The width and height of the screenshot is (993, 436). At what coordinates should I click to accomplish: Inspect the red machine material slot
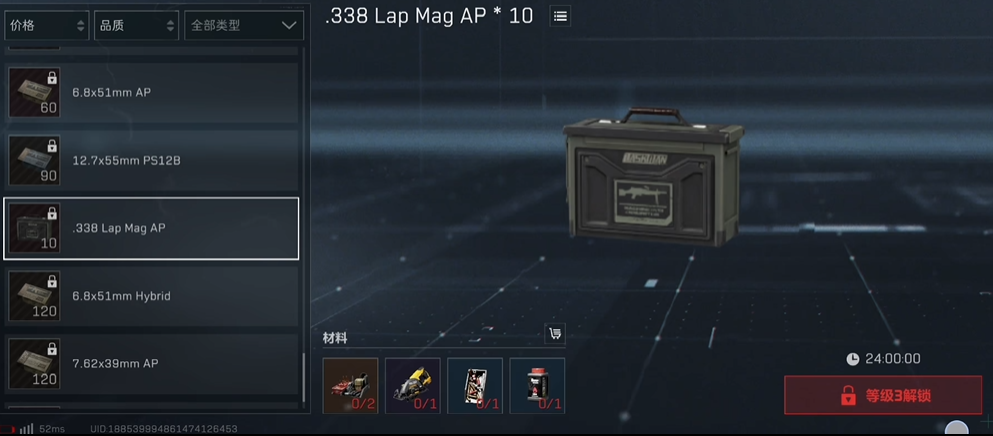click(x=351, y=385)
